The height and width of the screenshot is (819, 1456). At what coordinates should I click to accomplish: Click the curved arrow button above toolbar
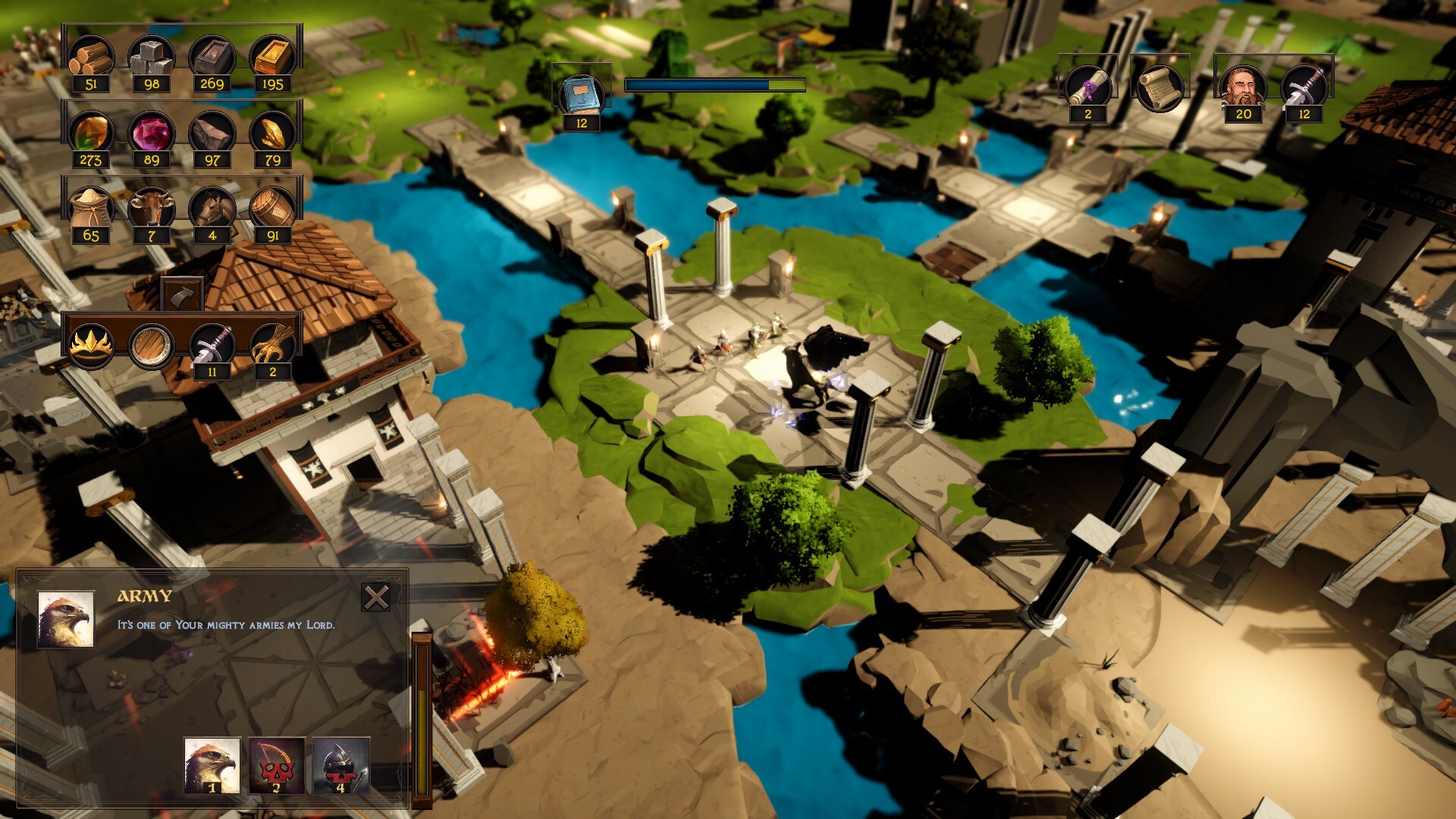[x=182, y=294]
